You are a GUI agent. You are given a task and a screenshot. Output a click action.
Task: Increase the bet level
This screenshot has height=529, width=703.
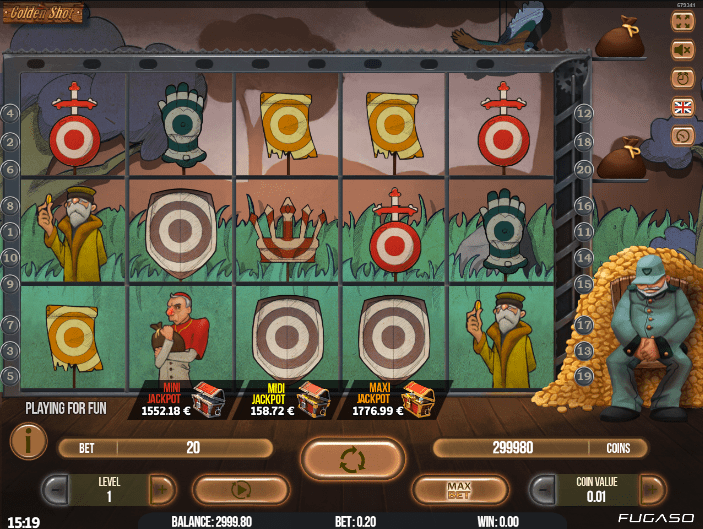click(160, 490)
